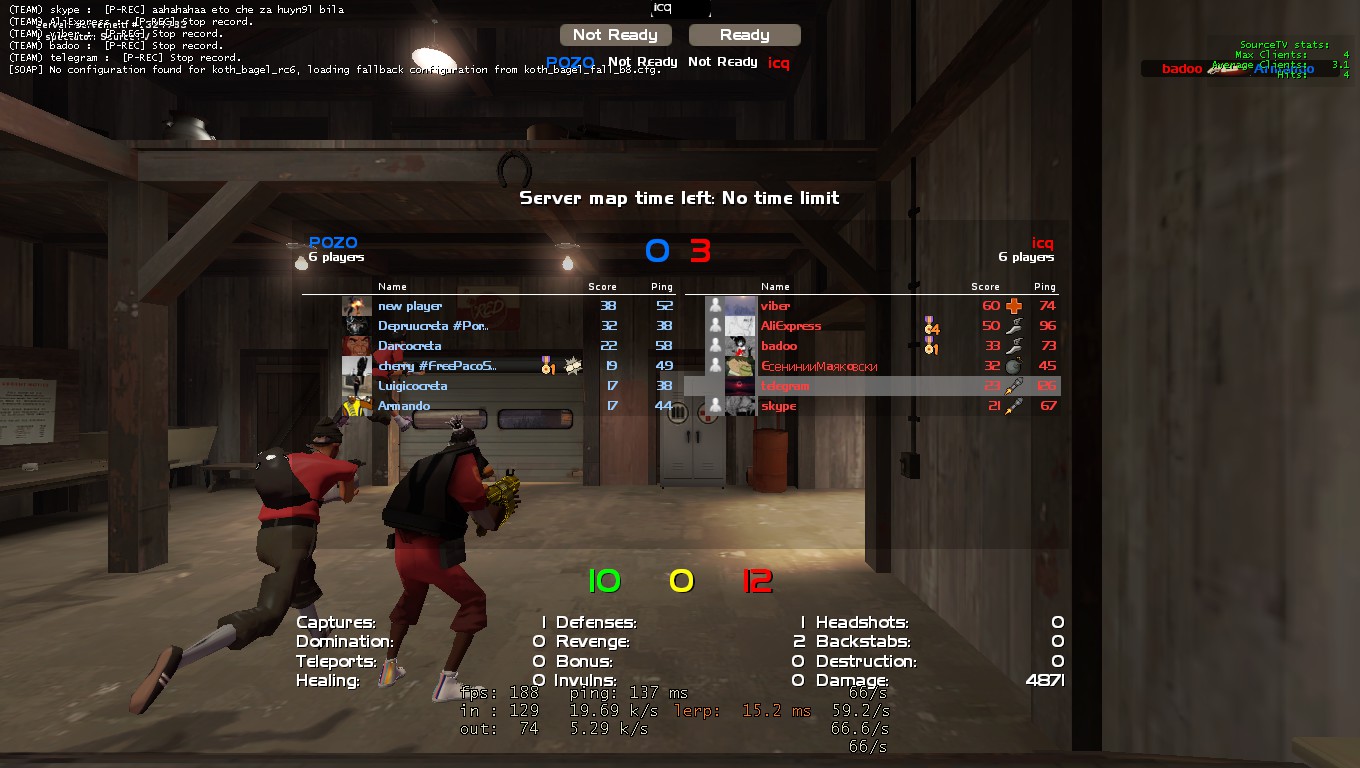Viewport: 1360px width, 768px height.
Task: Click the gray Not Ready button
Action: point(615,35)
